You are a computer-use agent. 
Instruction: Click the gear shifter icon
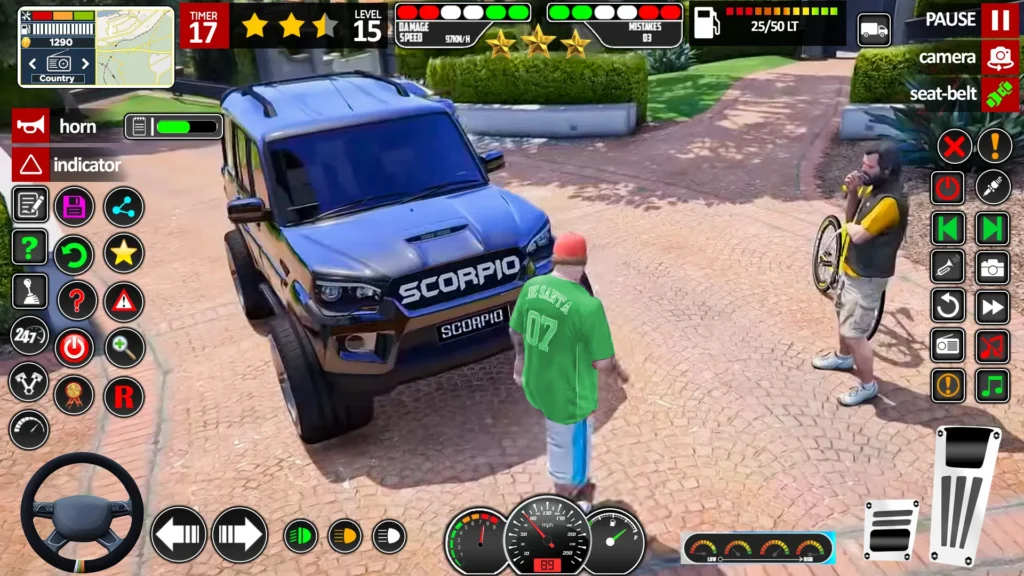tap(29, 291)
